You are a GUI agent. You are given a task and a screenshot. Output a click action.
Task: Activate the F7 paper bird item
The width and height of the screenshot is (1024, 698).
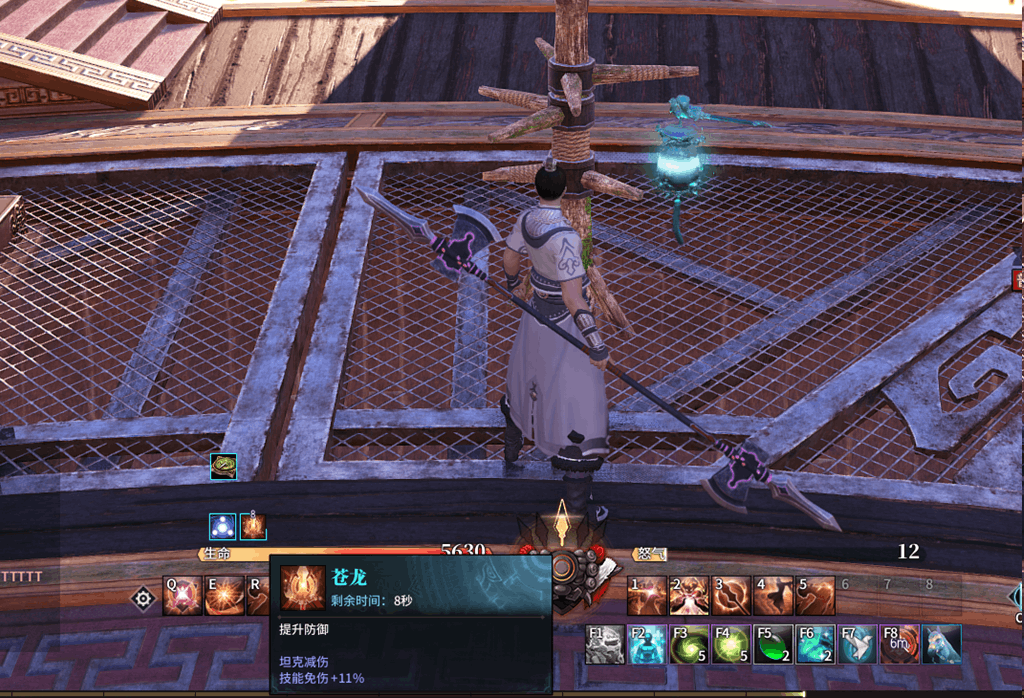[857, 645]
